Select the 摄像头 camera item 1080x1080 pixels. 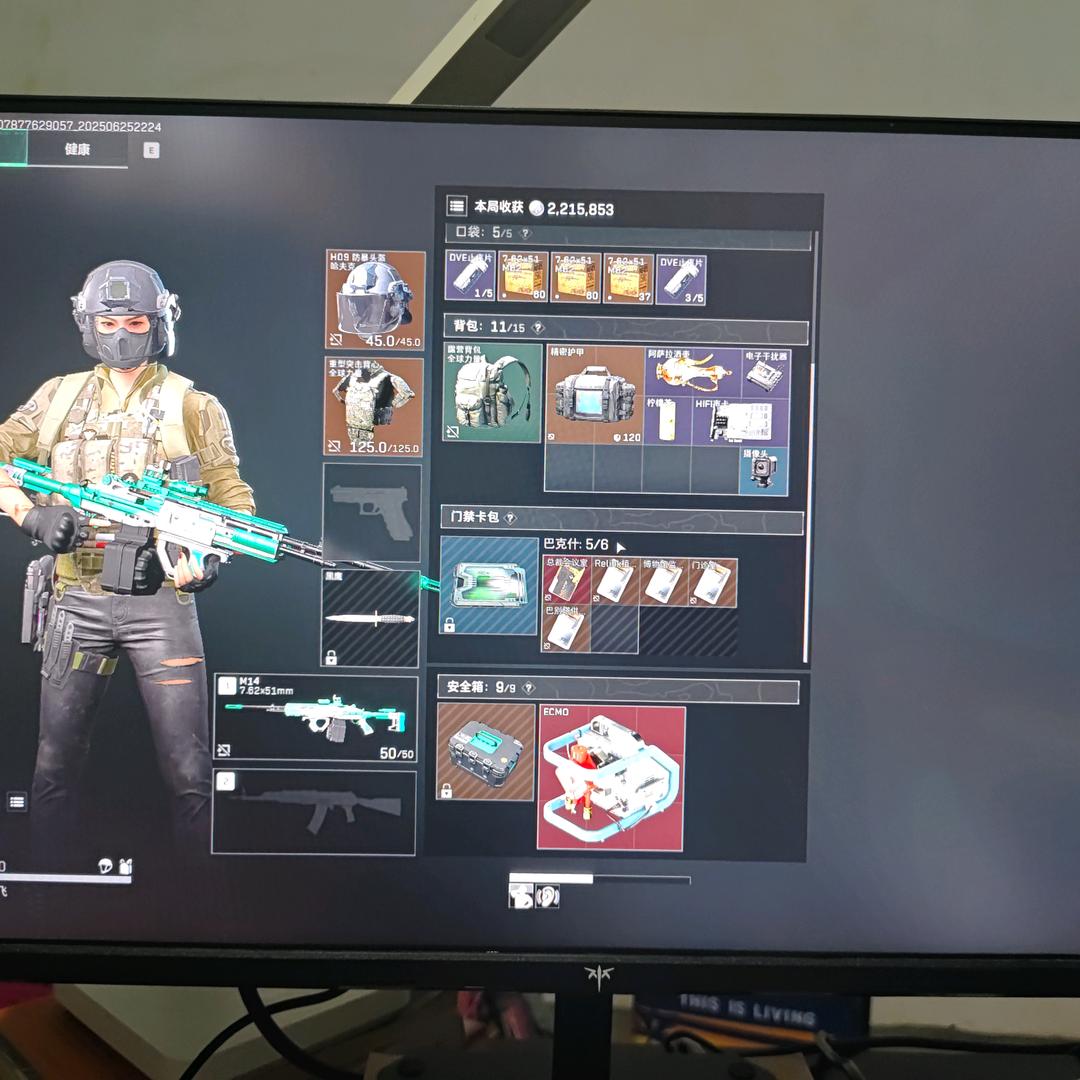tap(764, 469)
